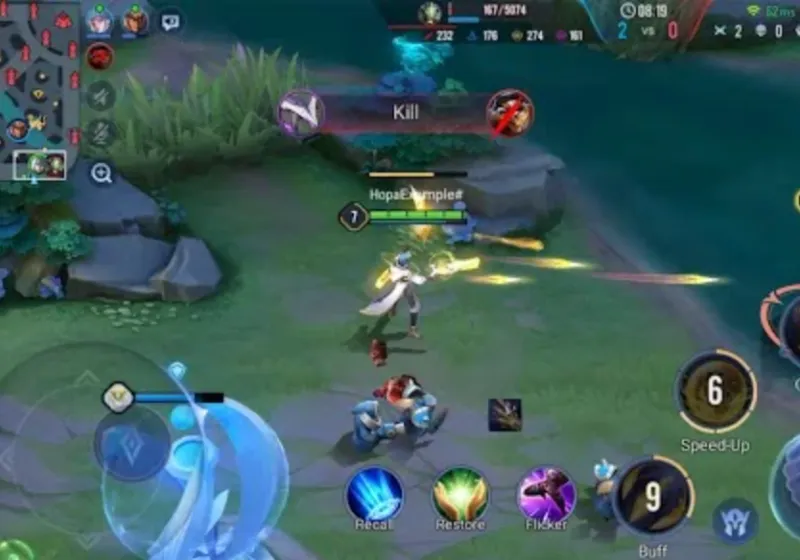Activate the Recall spell

pos(374,493)
